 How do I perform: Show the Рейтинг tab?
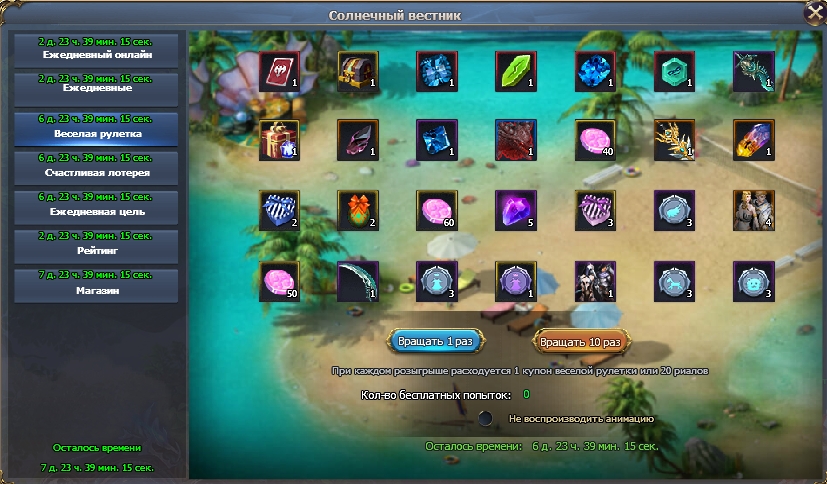click(96, 246)
